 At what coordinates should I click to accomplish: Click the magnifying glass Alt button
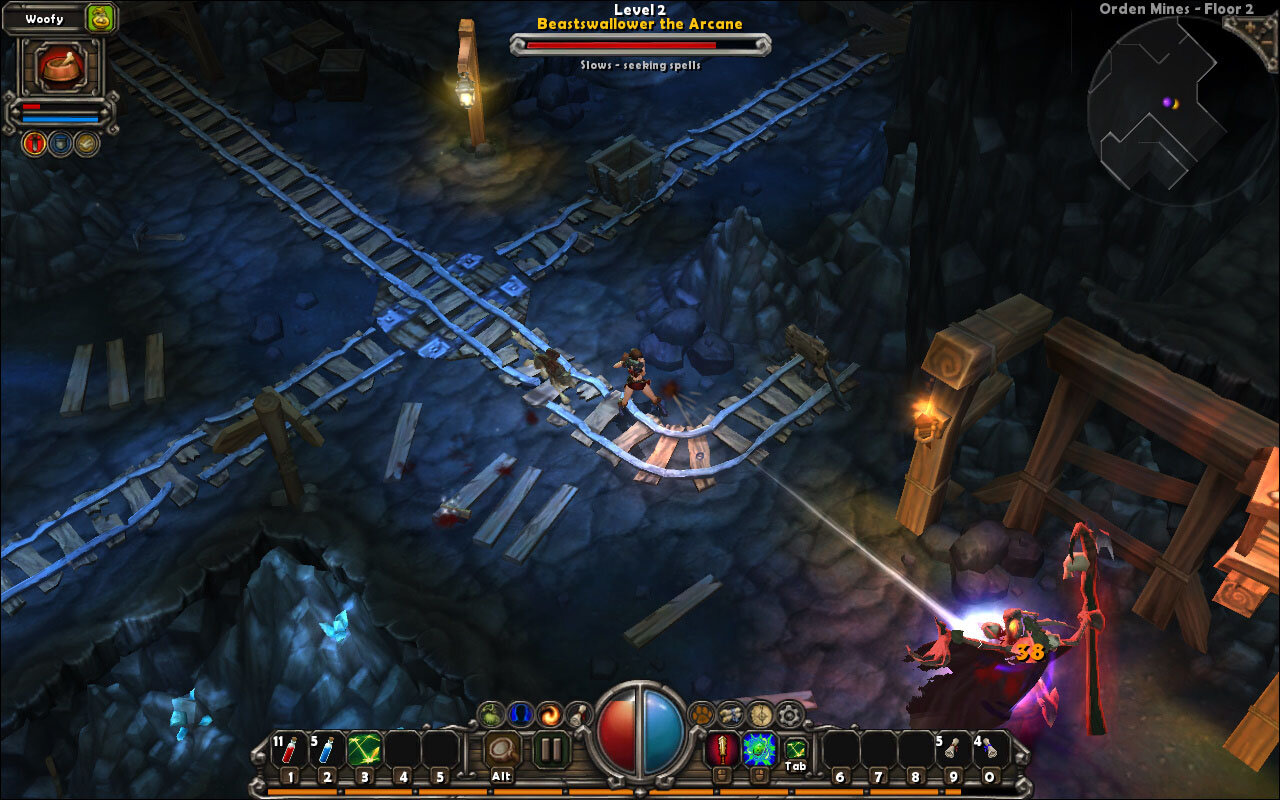[502, 749]
